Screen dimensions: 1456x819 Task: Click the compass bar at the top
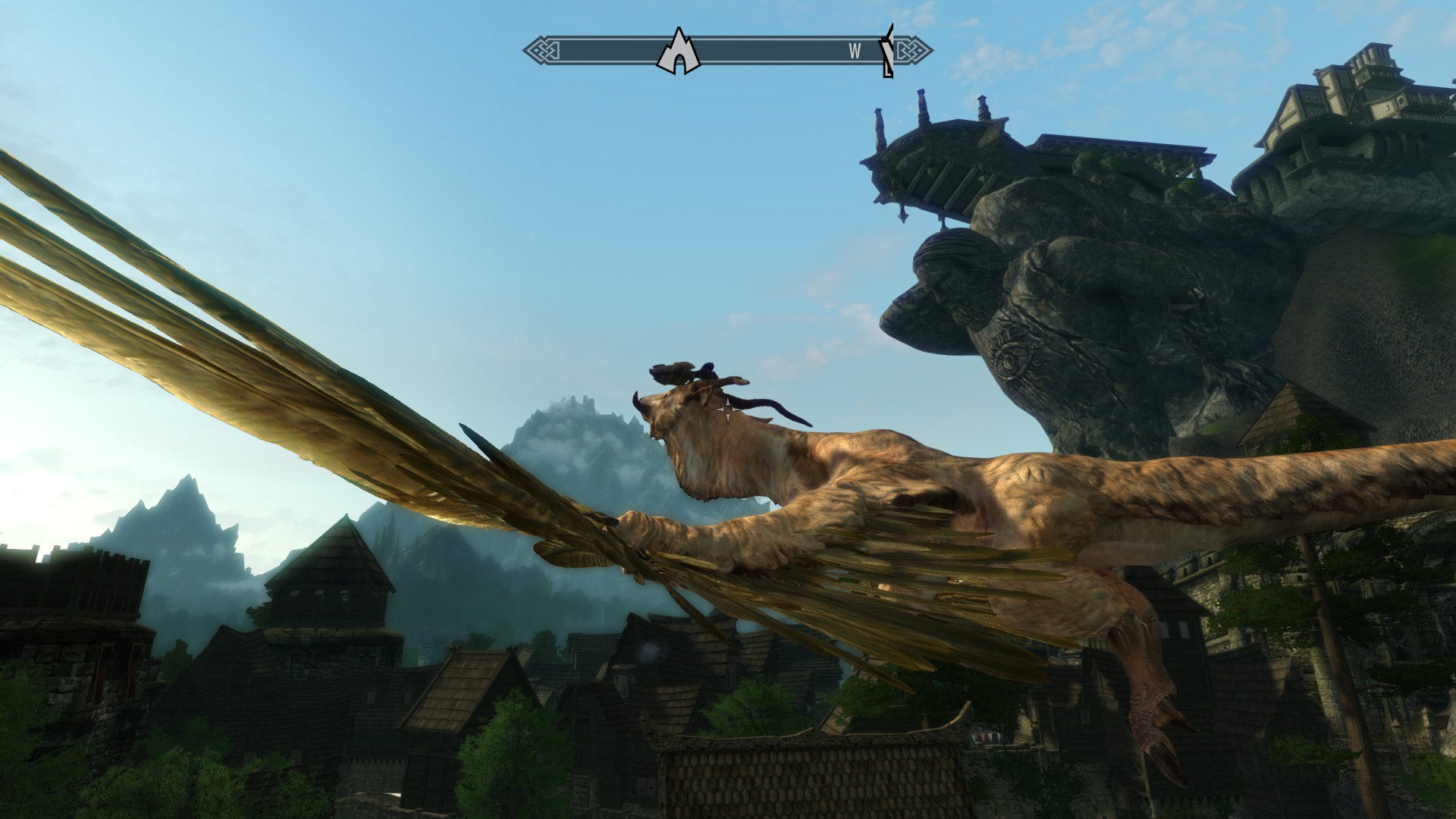click(x=766, y=51)
